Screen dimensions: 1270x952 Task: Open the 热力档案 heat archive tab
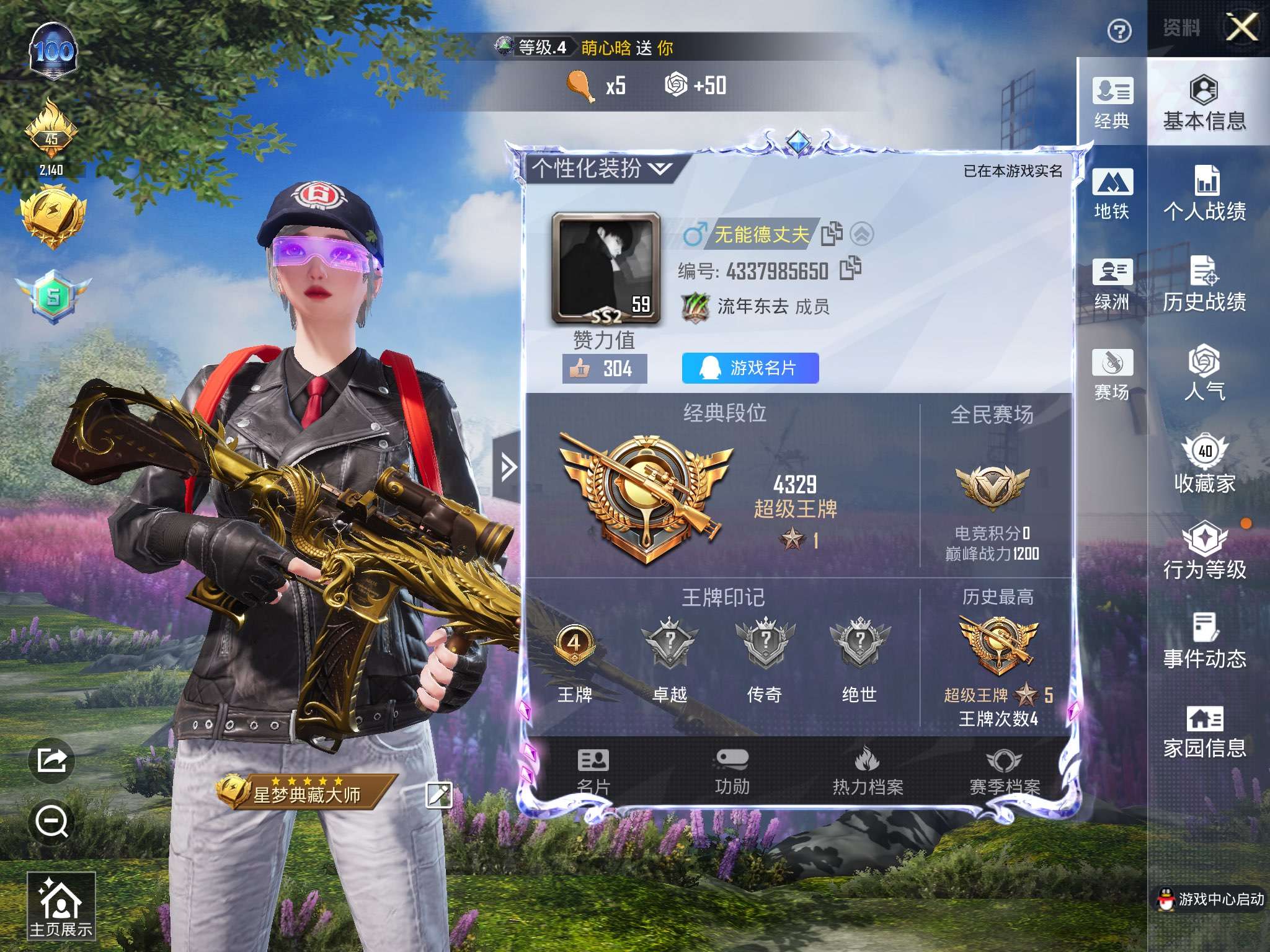[x=868, y=772]
